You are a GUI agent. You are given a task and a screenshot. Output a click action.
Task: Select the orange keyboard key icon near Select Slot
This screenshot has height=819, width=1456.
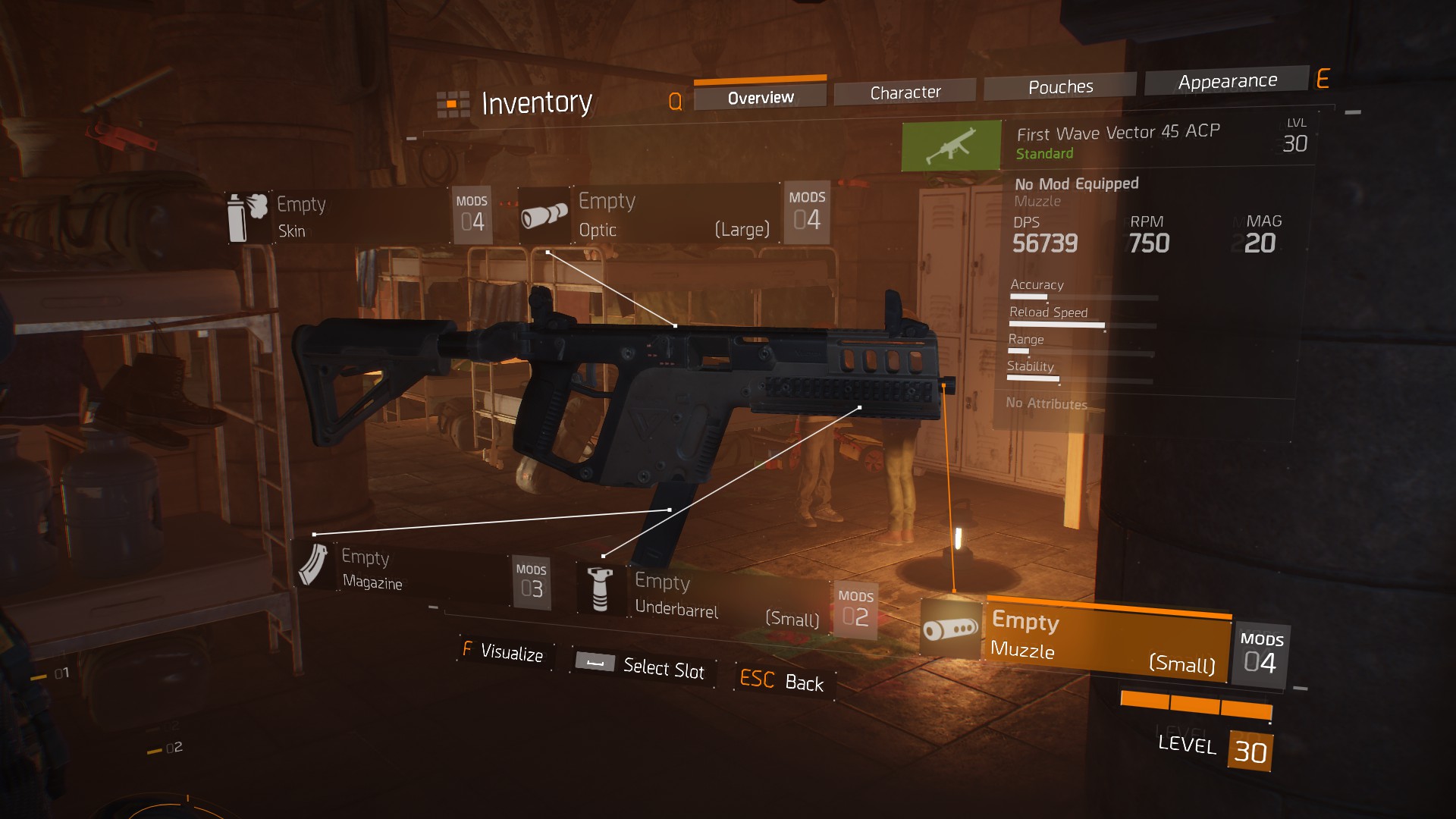tap(594, 662)
